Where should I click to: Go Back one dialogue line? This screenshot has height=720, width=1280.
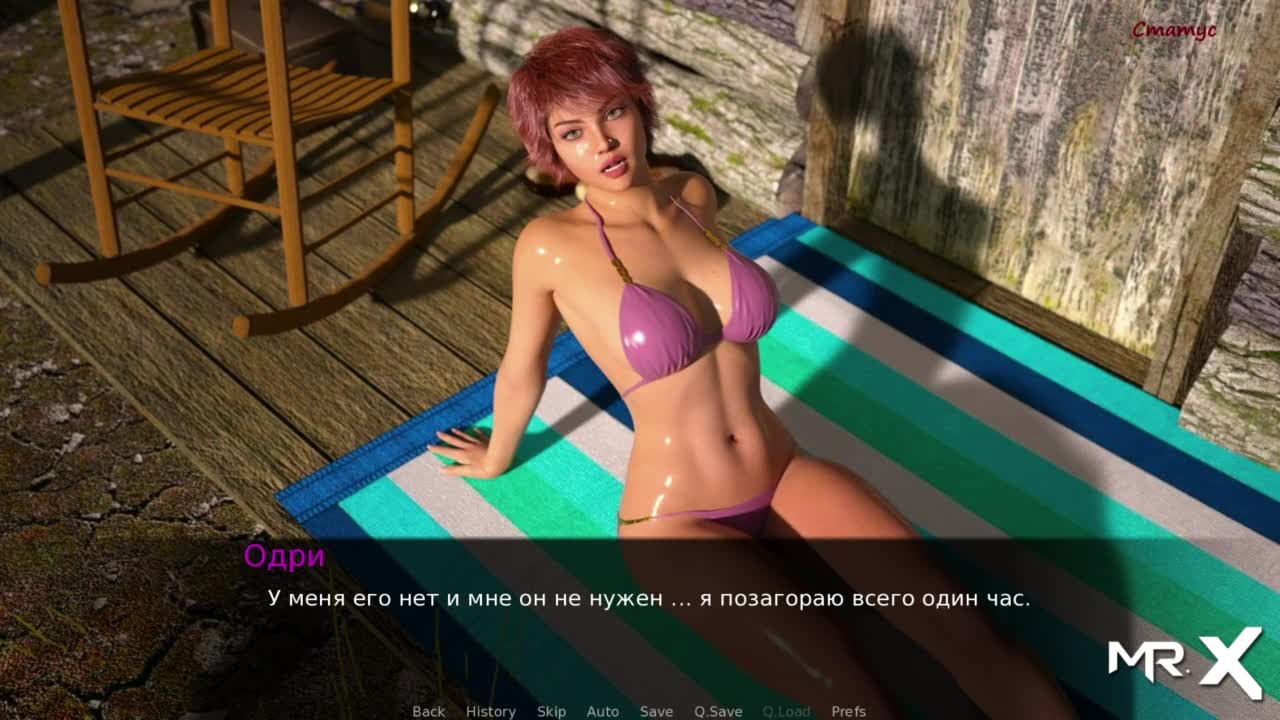pos(428,711)
